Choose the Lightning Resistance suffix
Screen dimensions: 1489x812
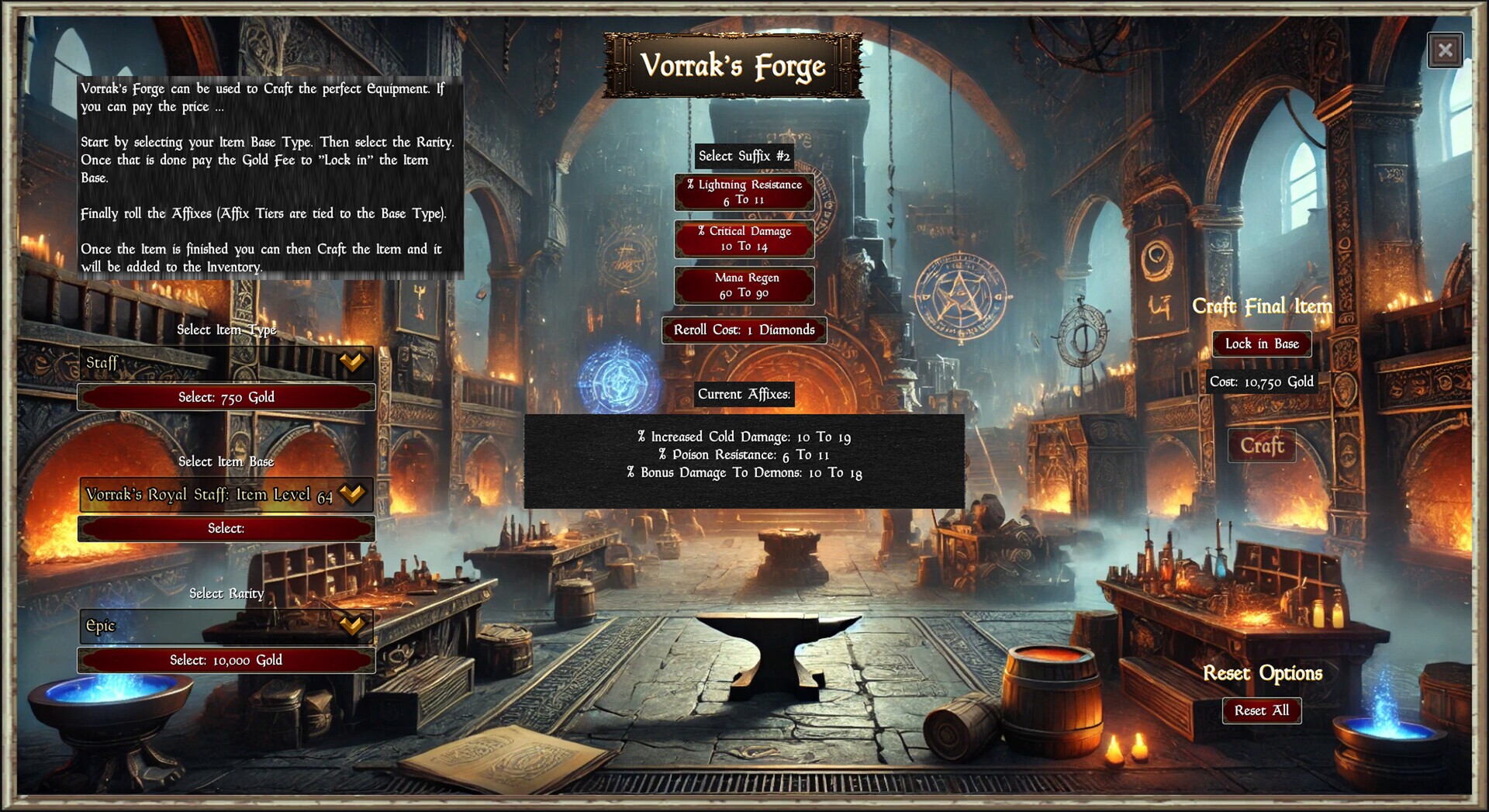(744, 192)
